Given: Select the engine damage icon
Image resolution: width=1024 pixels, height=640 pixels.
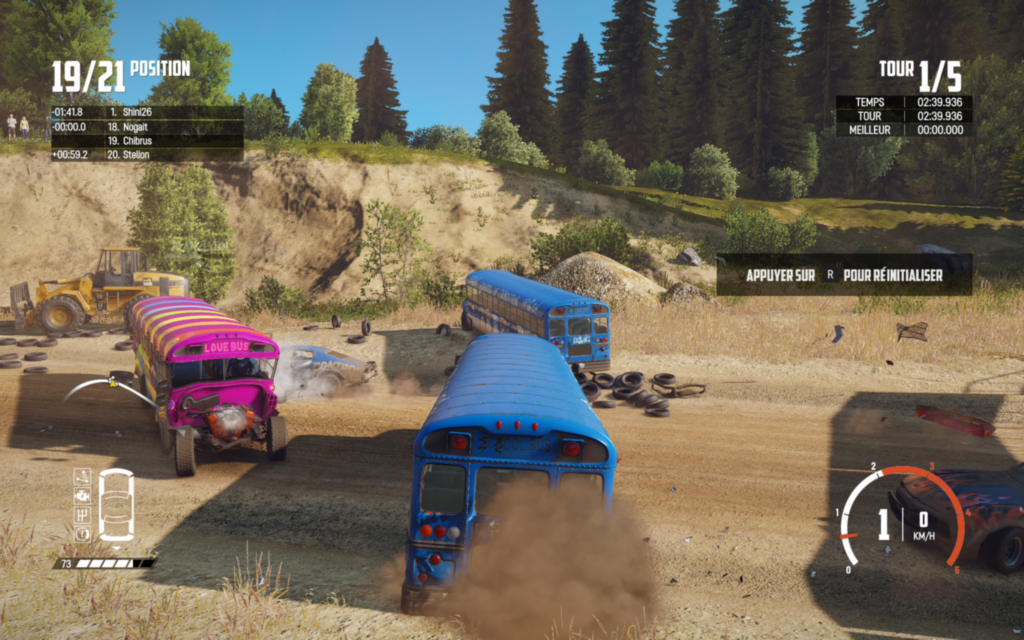Looking at the screenshot, I should point(82,494).
